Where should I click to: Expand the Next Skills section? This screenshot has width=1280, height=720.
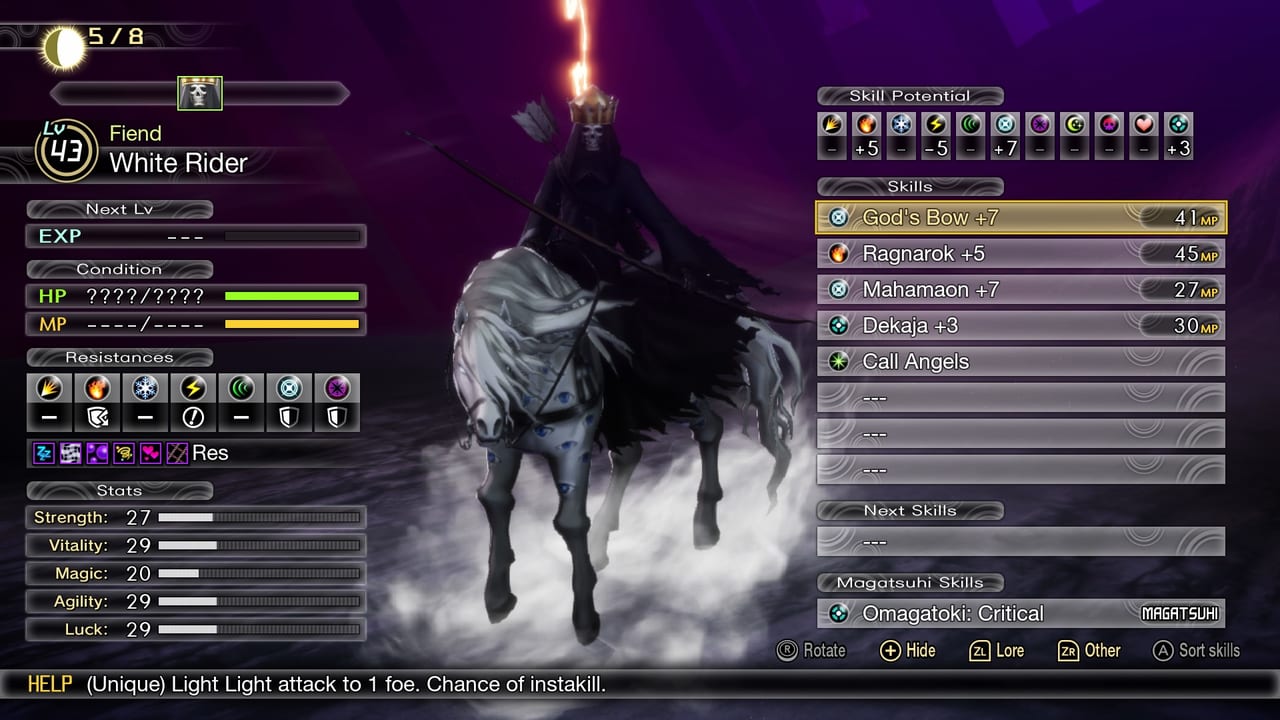[910, 510]
